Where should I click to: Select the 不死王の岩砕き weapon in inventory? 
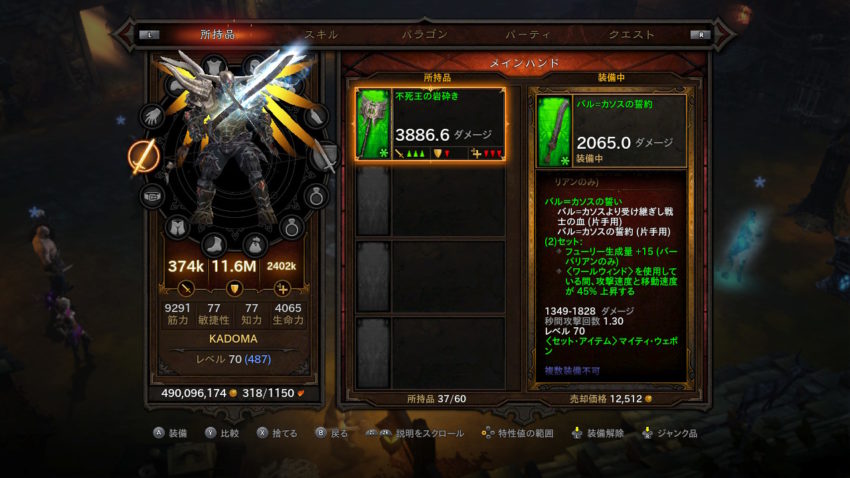coord(430,123)
